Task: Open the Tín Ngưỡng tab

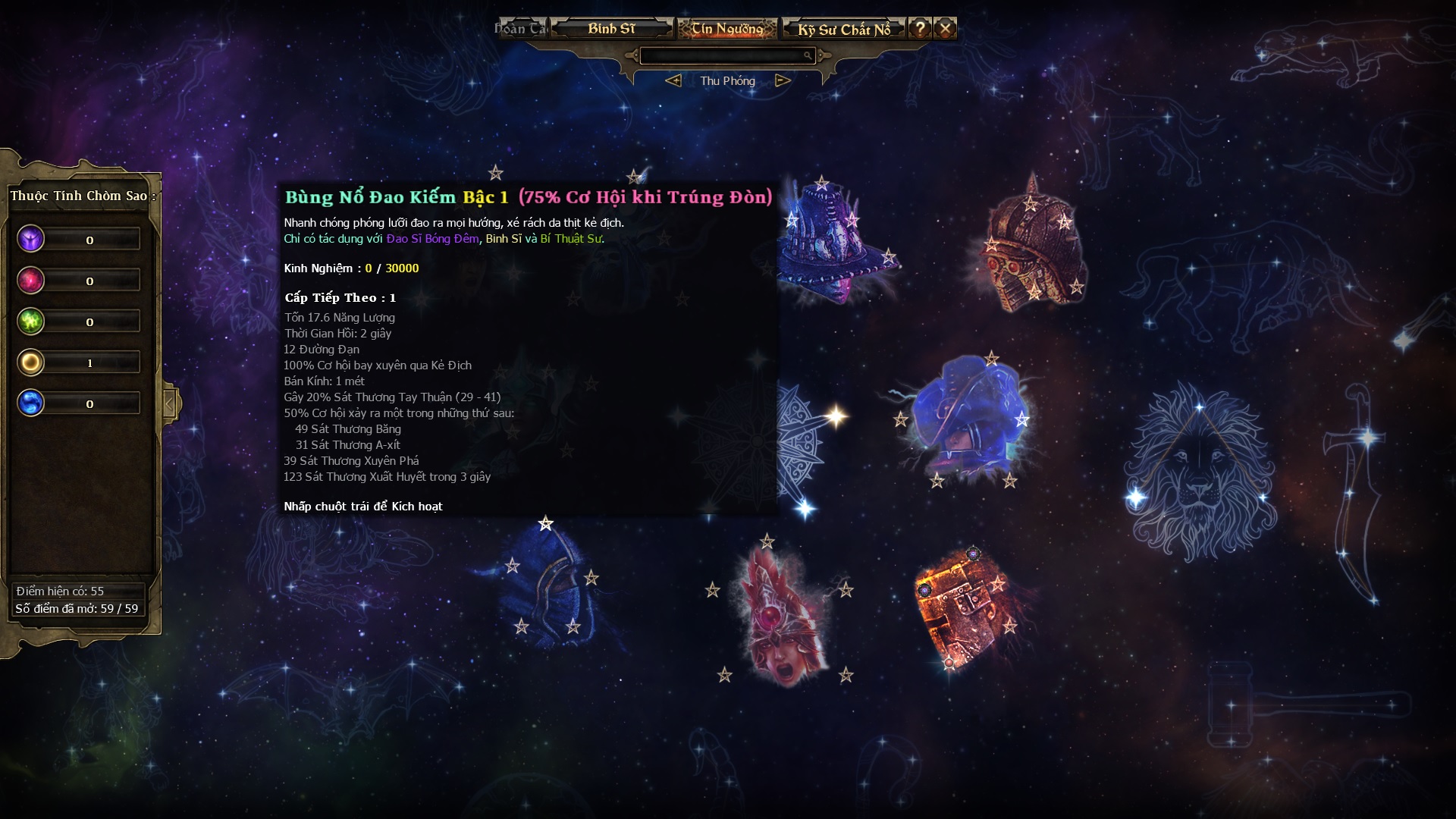Action: (726, 29)
